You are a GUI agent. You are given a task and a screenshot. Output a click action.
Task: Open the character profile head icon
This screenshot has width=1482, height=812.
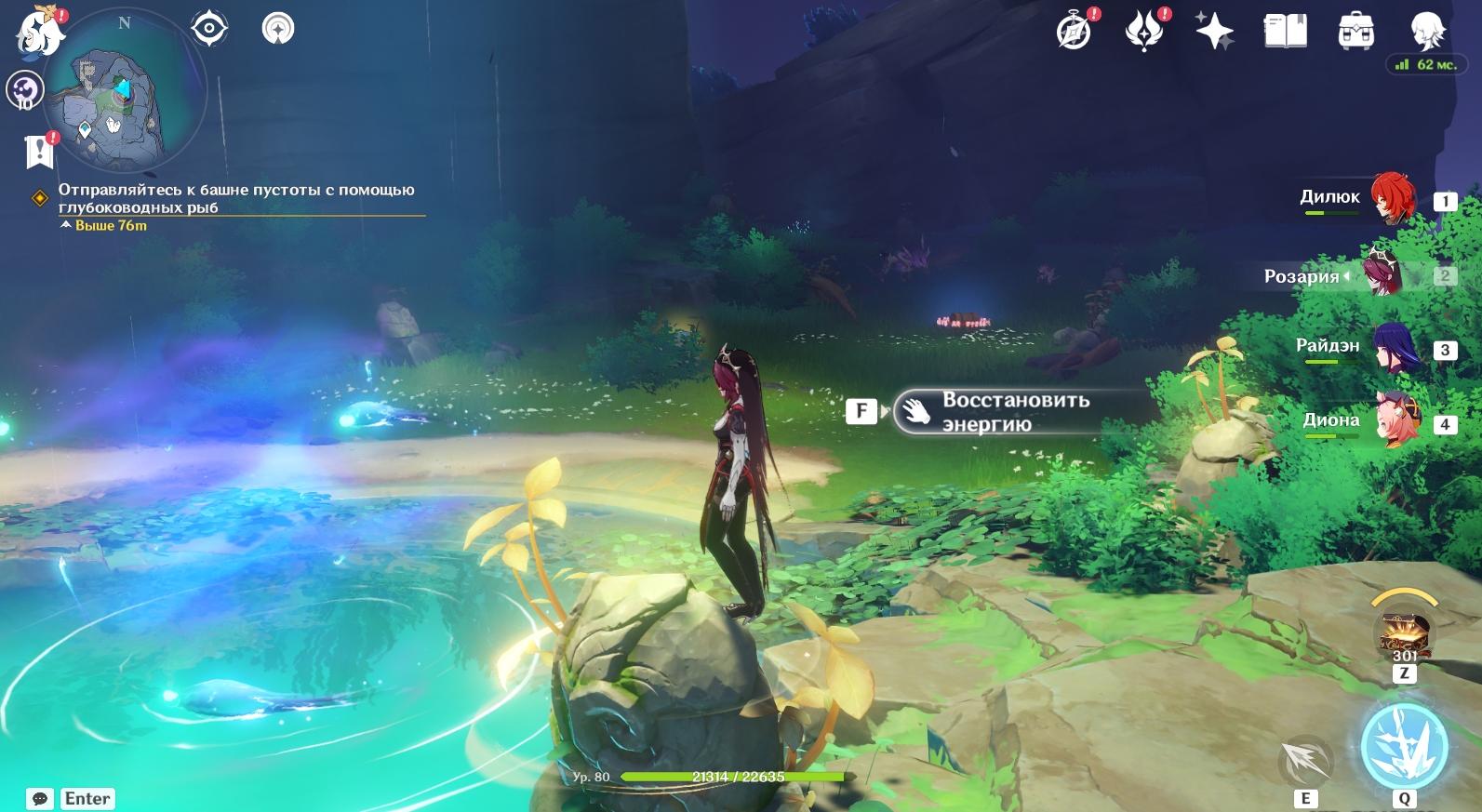point(1426,31)
